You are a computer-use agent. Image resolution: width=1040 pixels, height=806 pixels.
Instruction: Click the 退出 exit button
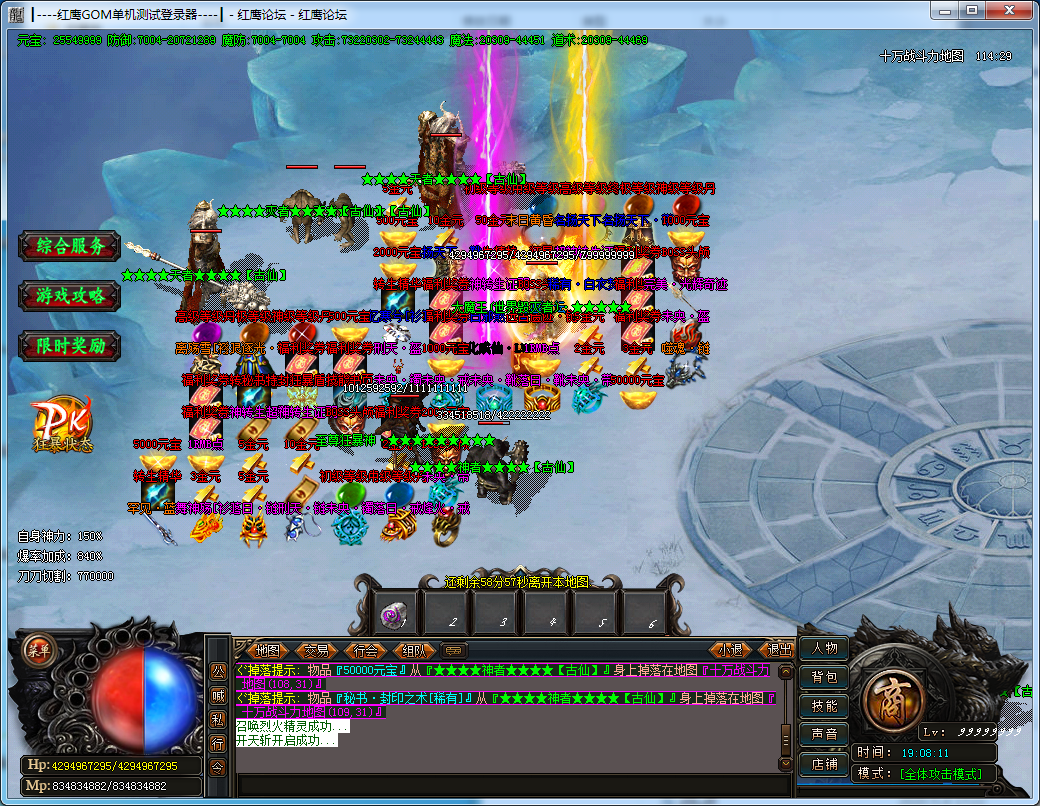[778, 650]
